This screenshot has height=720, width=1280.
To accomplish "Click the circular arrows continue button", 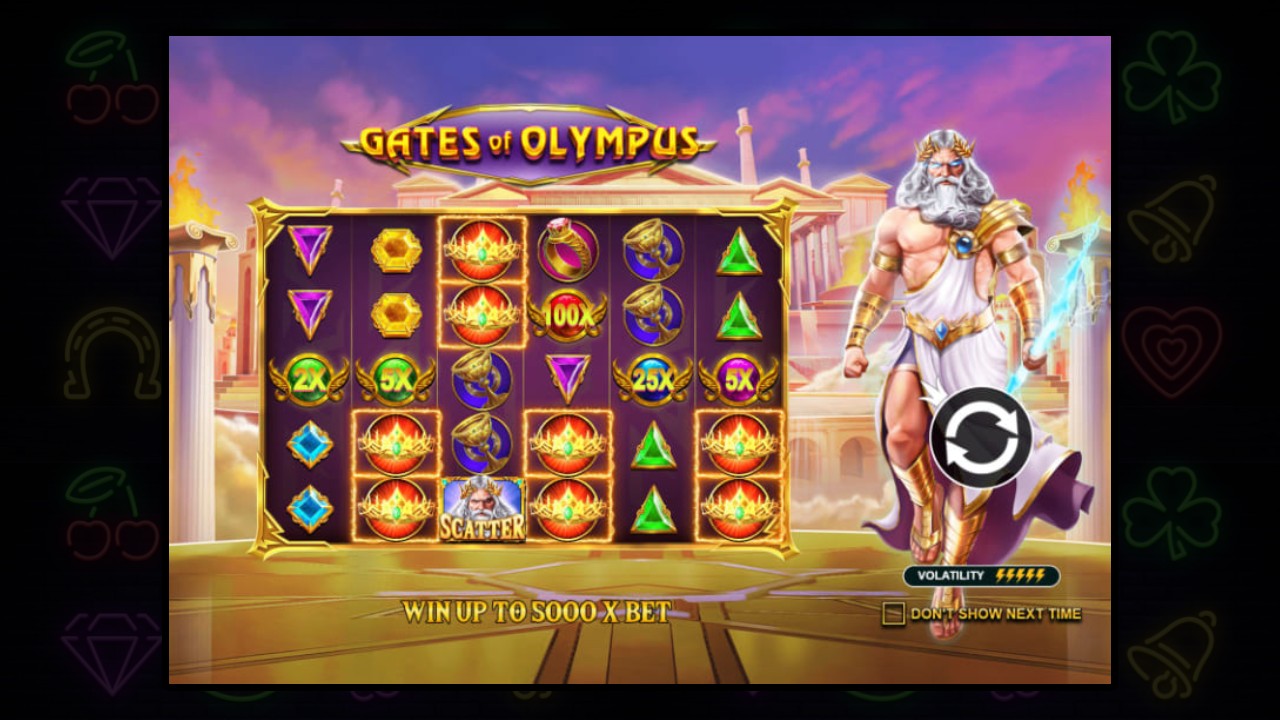I will pyautogui.click(x=980, y=437).
